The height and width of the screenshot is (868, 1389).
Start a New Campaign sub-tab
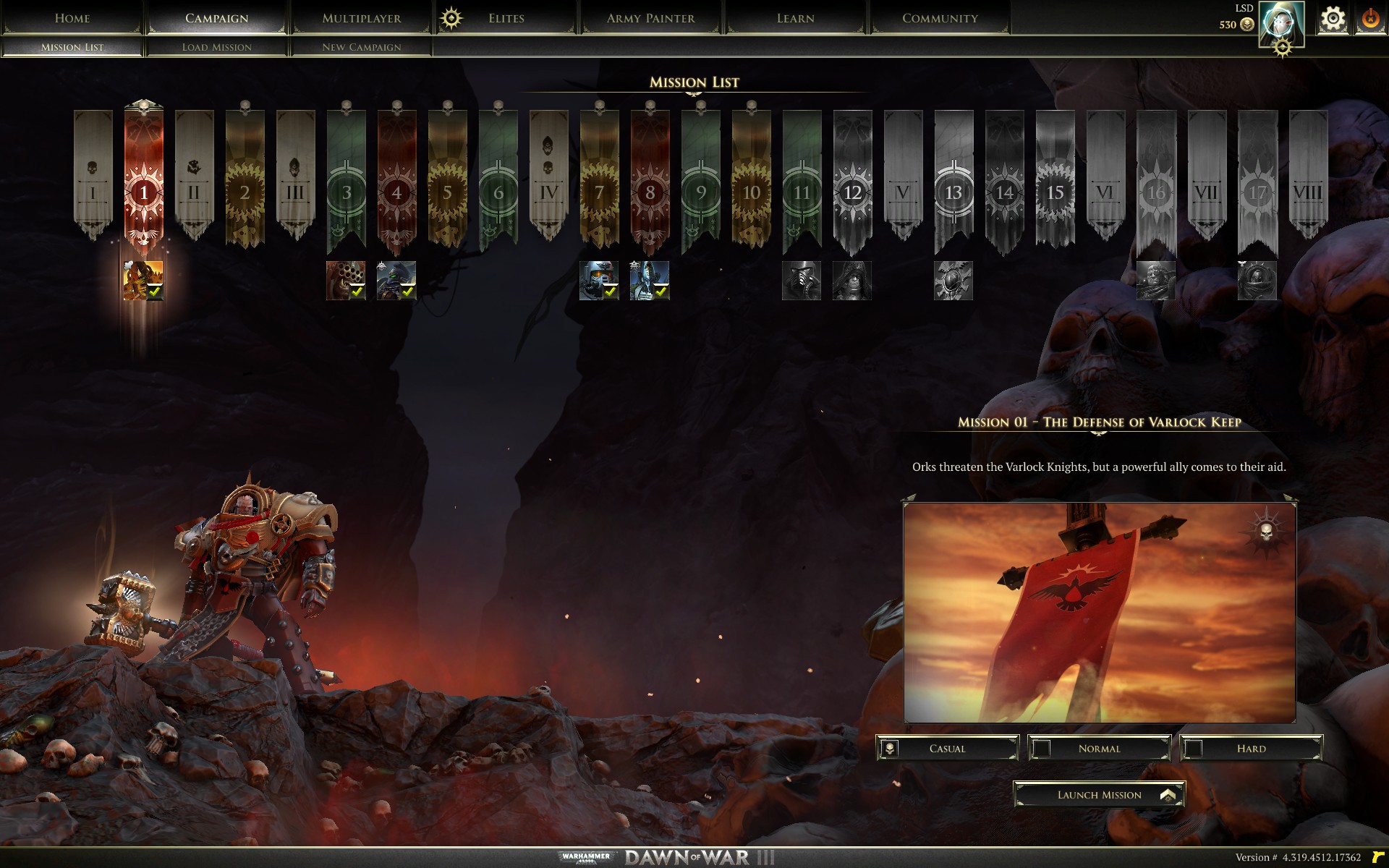point(361,47)
